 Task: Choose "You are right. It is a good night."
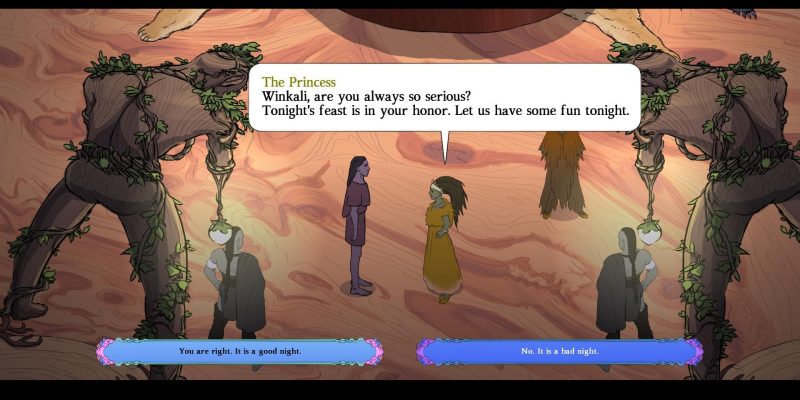[240, 352]
